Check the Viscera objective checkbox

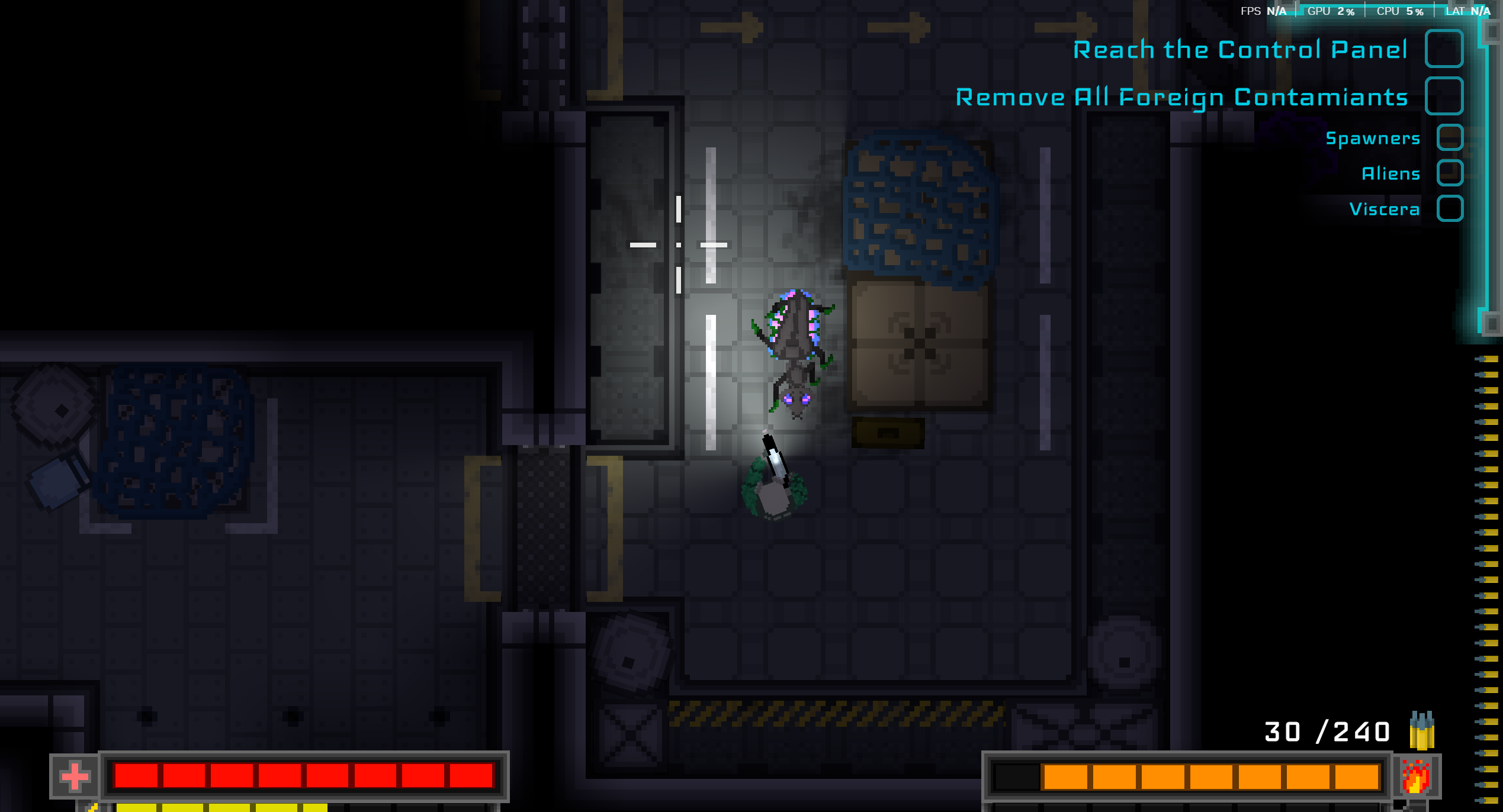tap(1450, 209)
